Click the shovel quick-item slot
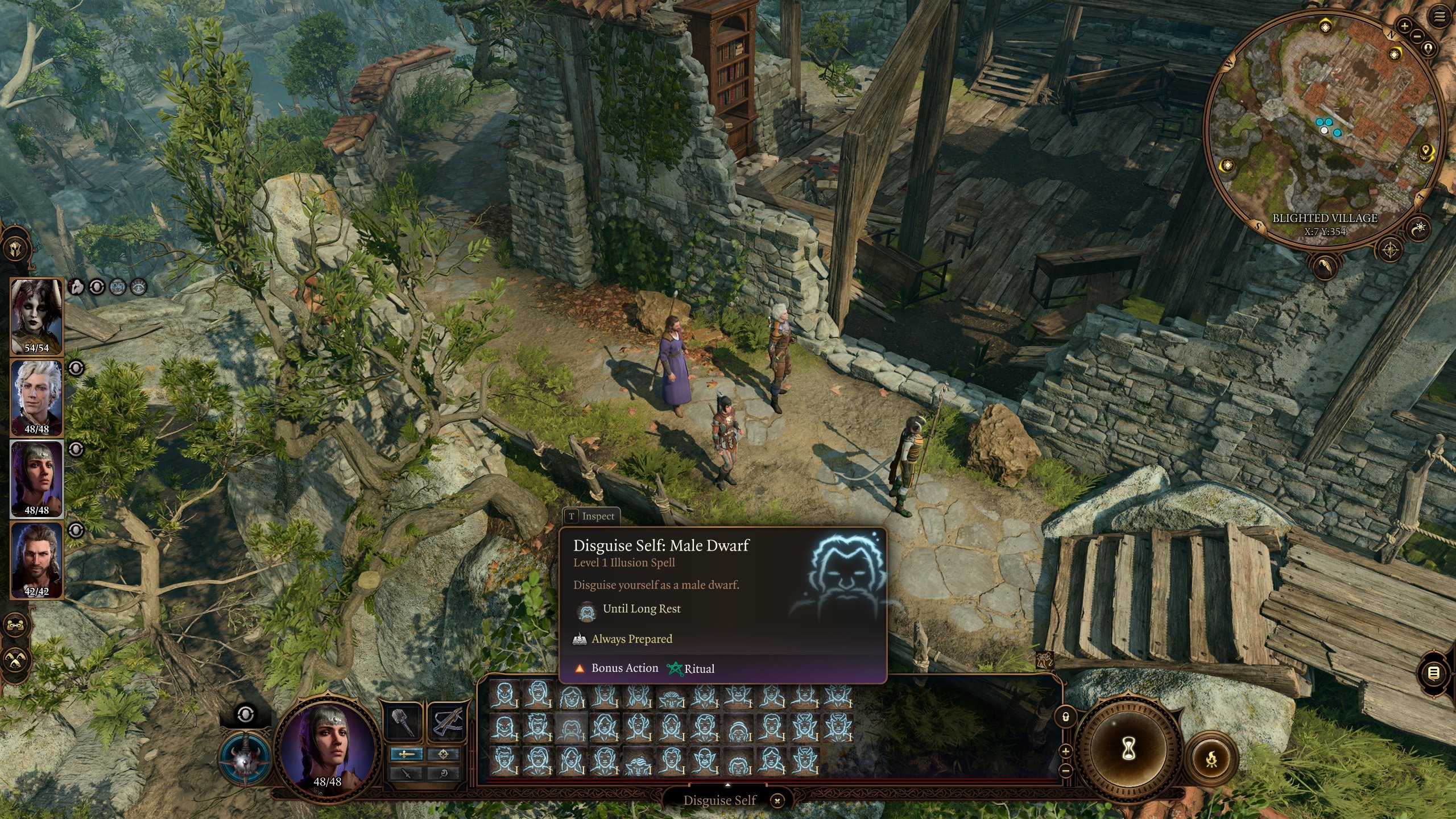The height and width of the screenshot is (819, 1456). tap(404, 722)
